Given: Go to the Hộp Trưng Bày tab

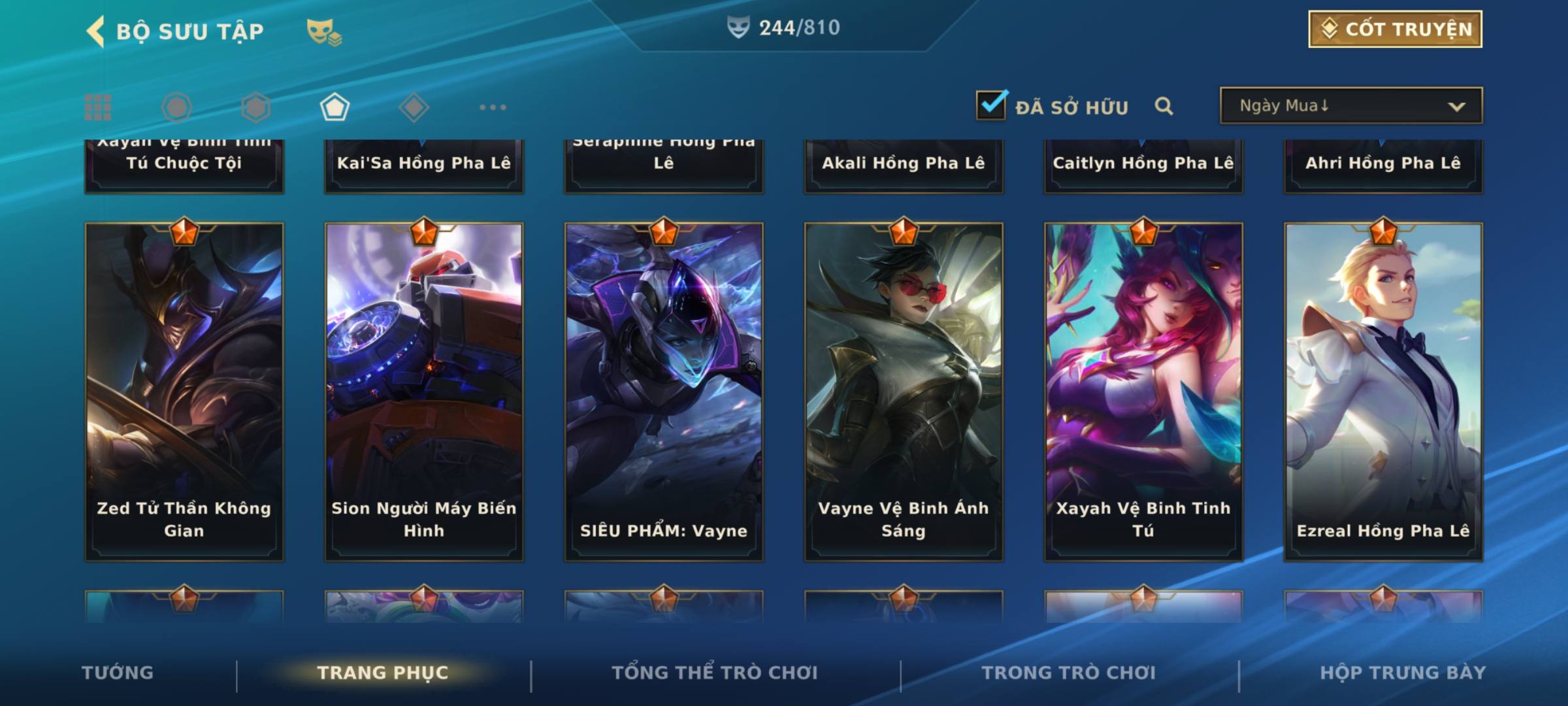Looking at the screenshot, I should 1403,673.
